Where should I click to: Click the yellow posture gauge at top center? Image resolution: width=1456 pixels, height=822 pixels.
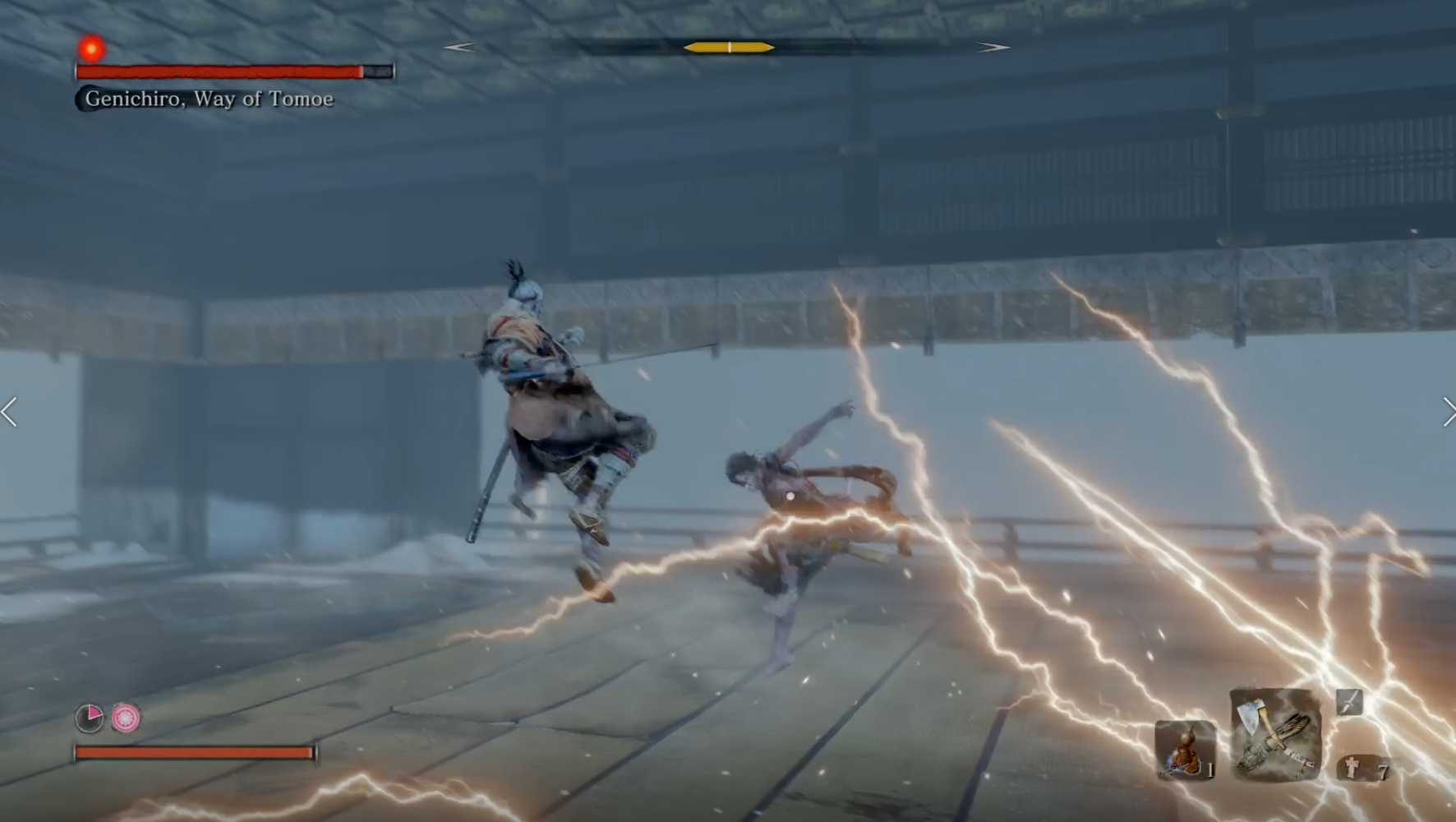pos(728,47)
